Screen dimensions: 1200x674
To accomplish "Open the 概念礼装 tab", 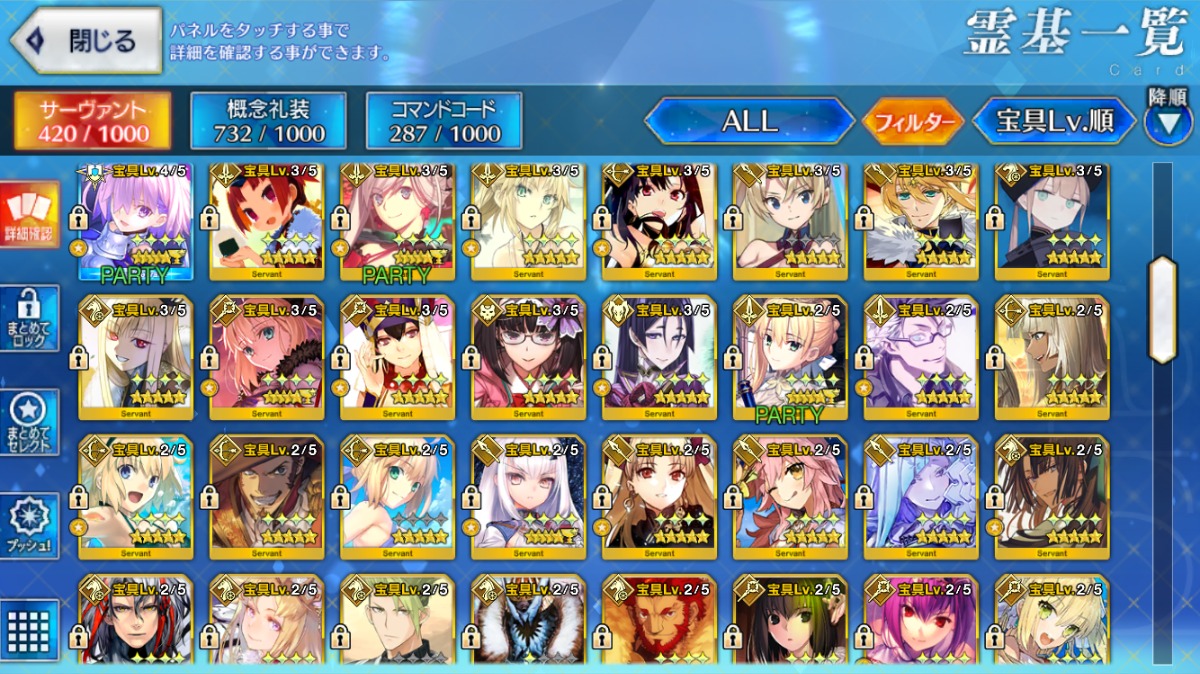I will click(268, 121).
